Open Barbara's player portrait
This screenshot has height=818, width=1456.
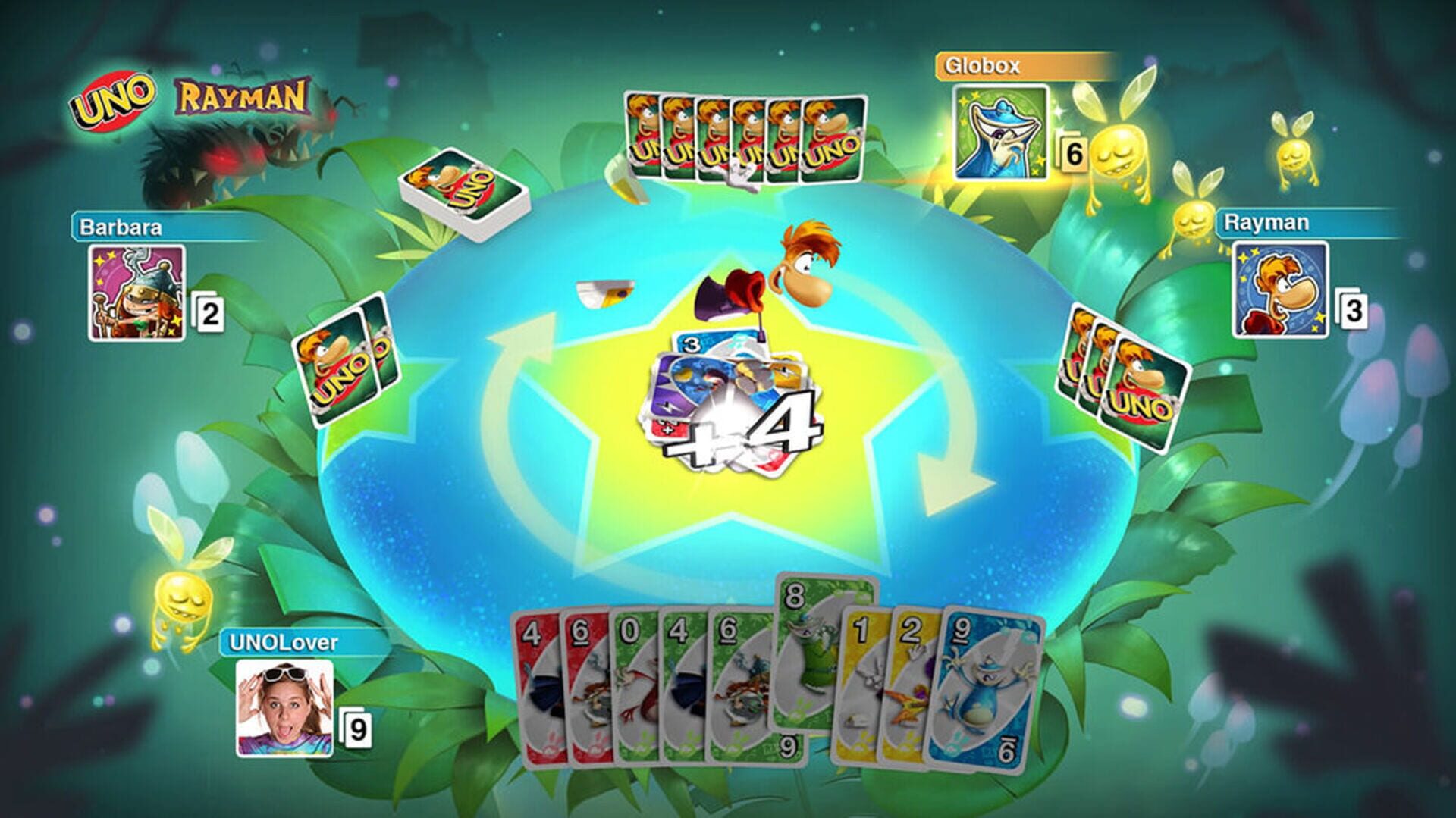(x=136, y=293)
